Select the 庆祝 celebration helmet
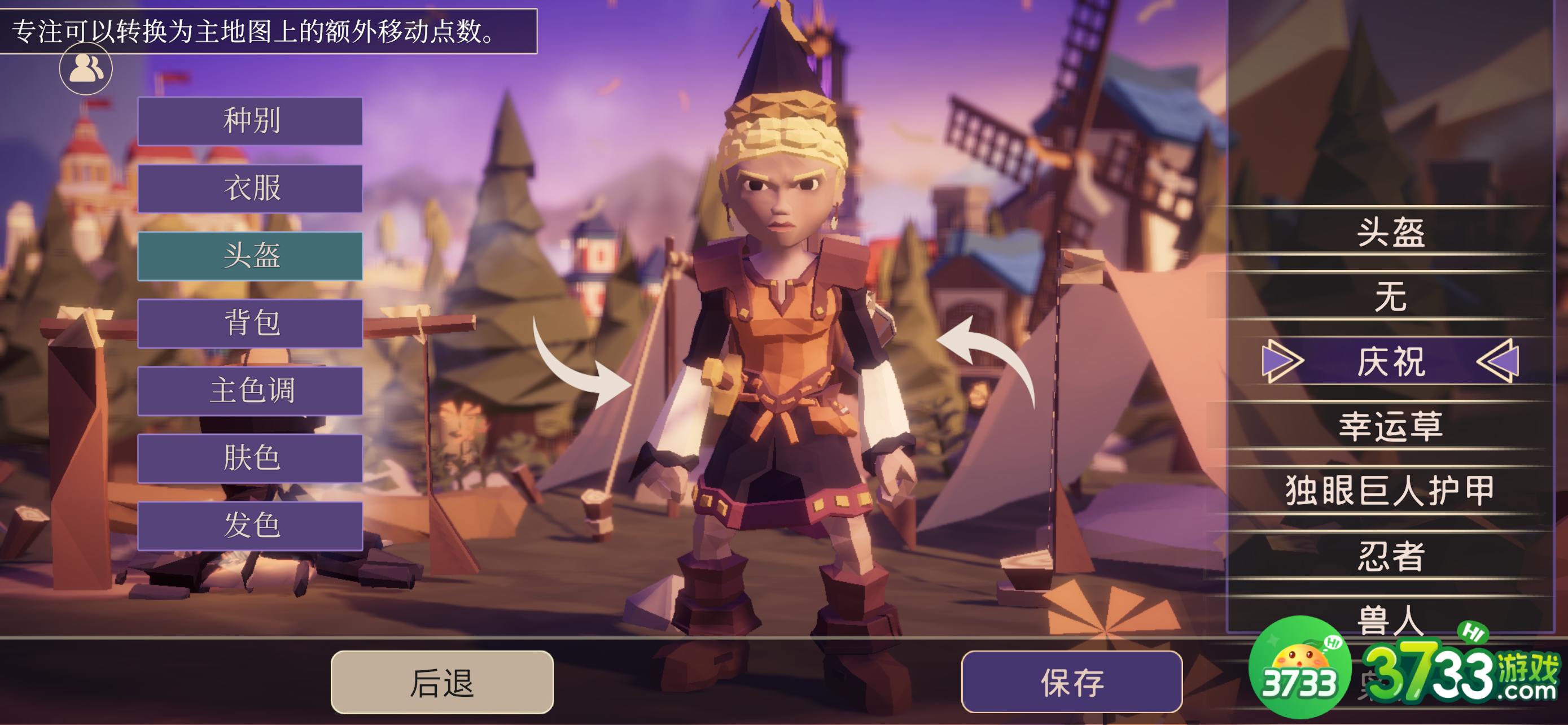Image resolution: width=1568 pixels, height=725 pixels. pyautogui.click(x=1390, y=361)
